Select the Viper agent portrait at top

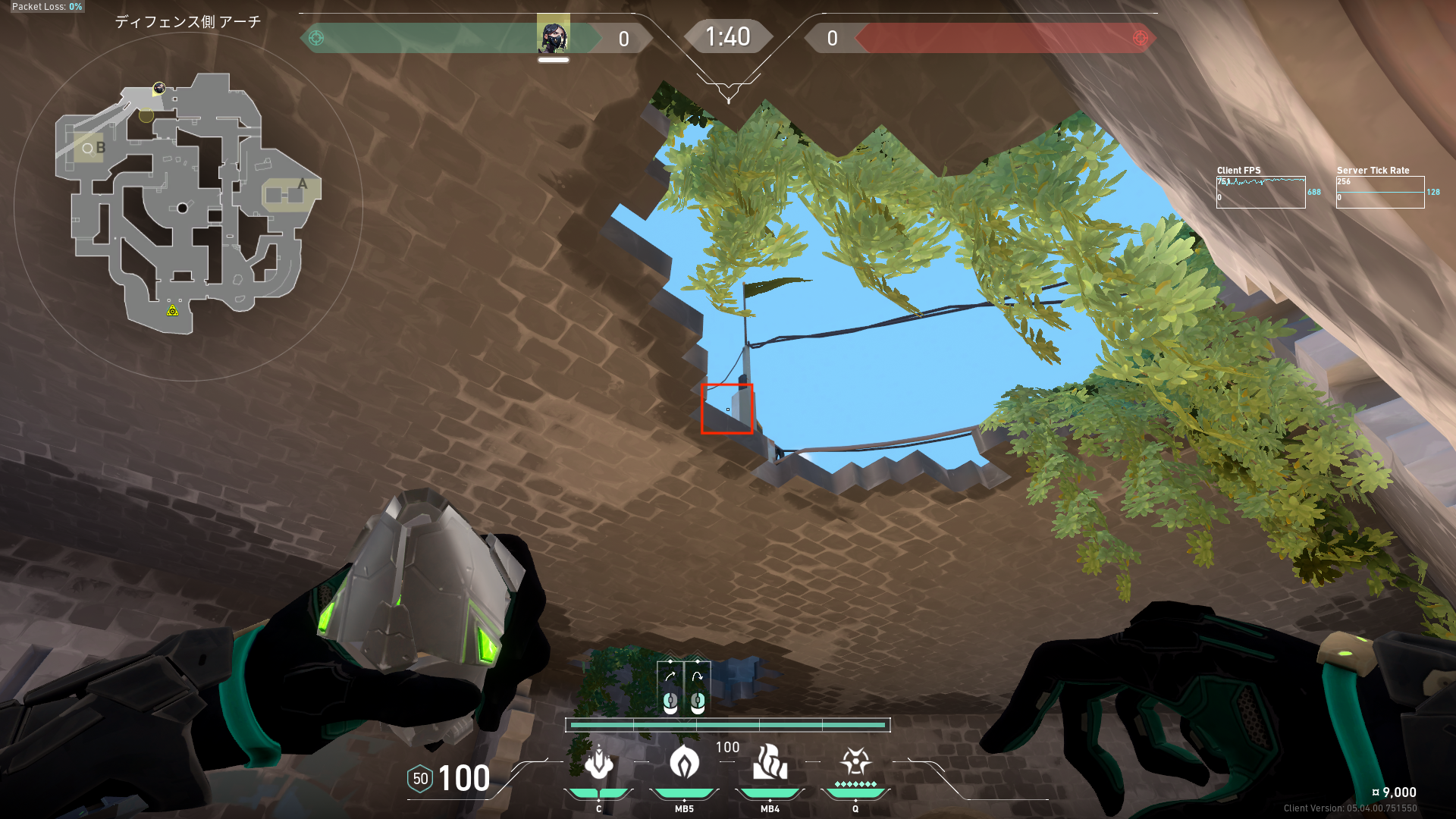click(553, 36)
